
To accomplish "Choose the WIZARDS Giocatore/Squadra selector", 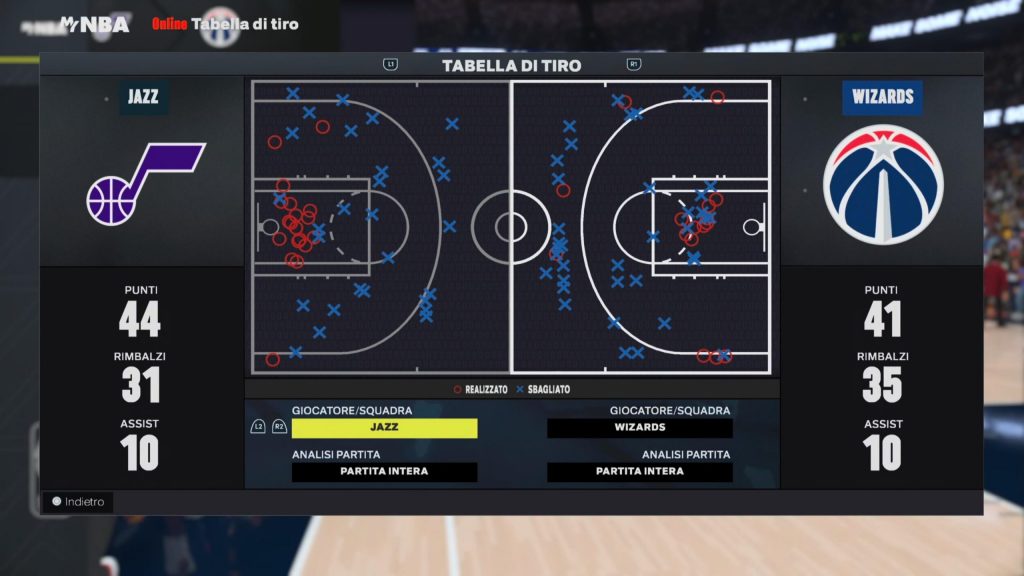I will pyautogui.click(x=640, y=428).
